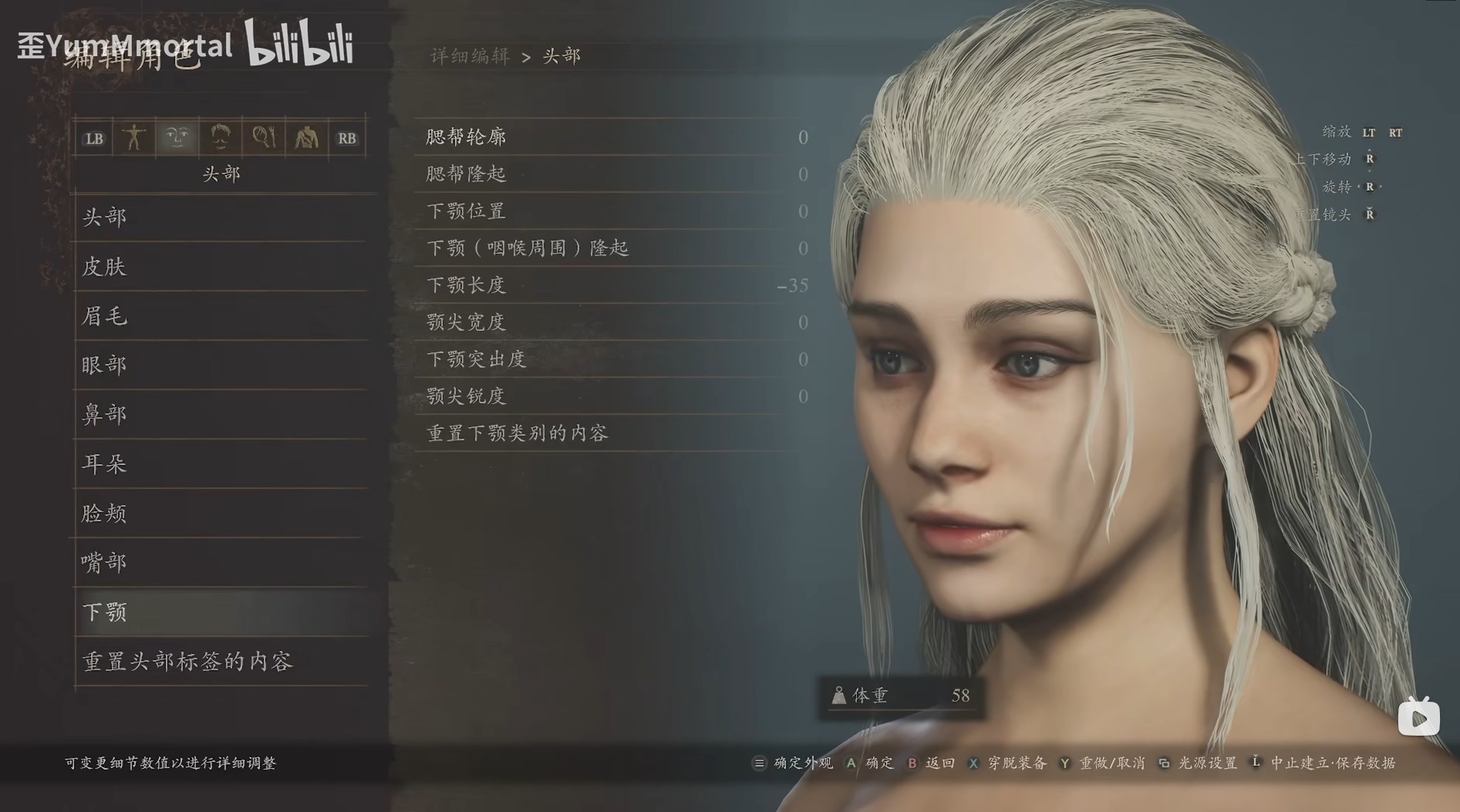Select the makeup mirror-and-brush icon
1460x812 pixels.
pyautogui.click(x=264, y=137)
